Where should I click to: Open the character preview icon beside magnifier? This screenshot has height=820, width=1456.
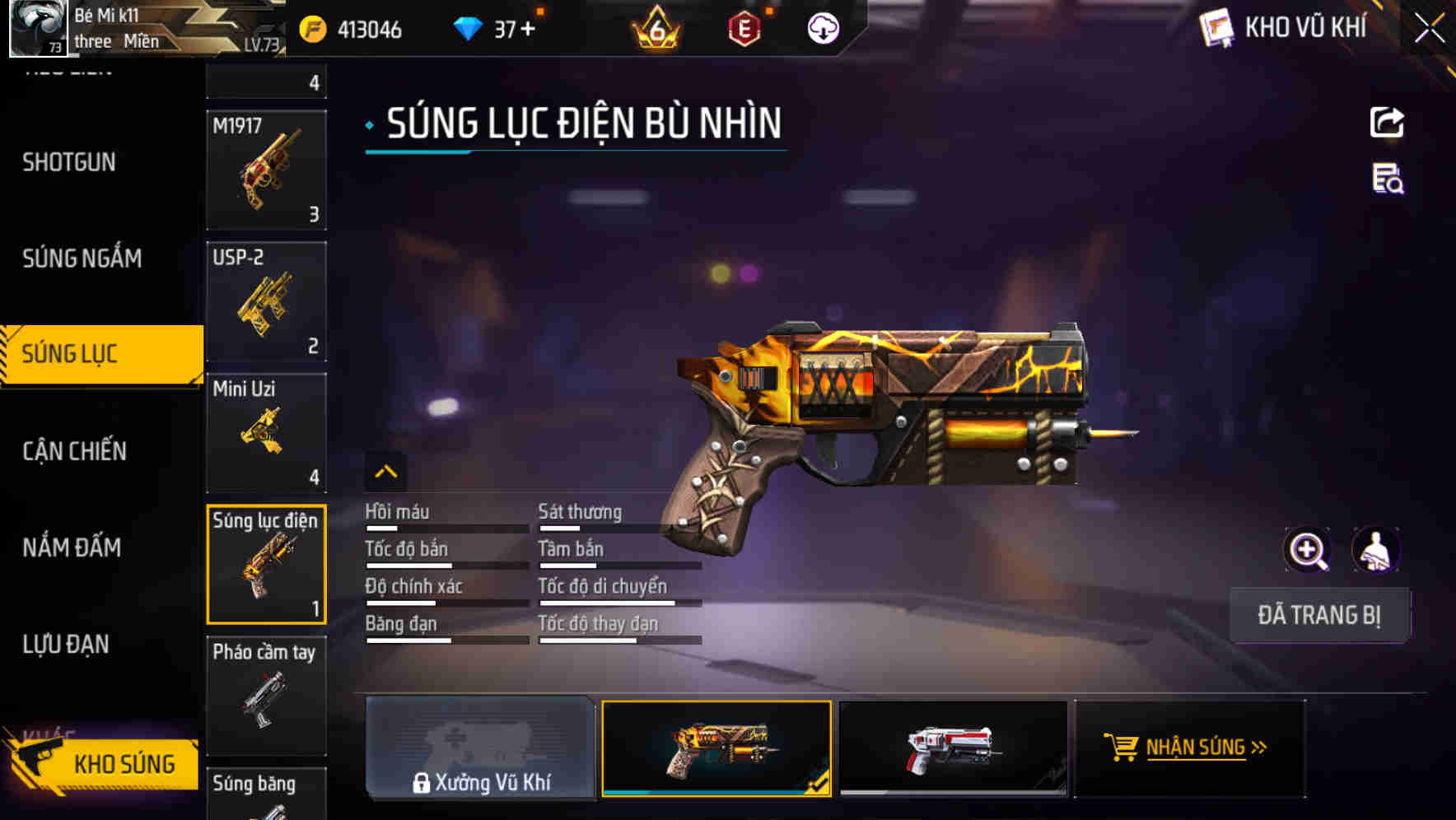[x=1373, y=549]
